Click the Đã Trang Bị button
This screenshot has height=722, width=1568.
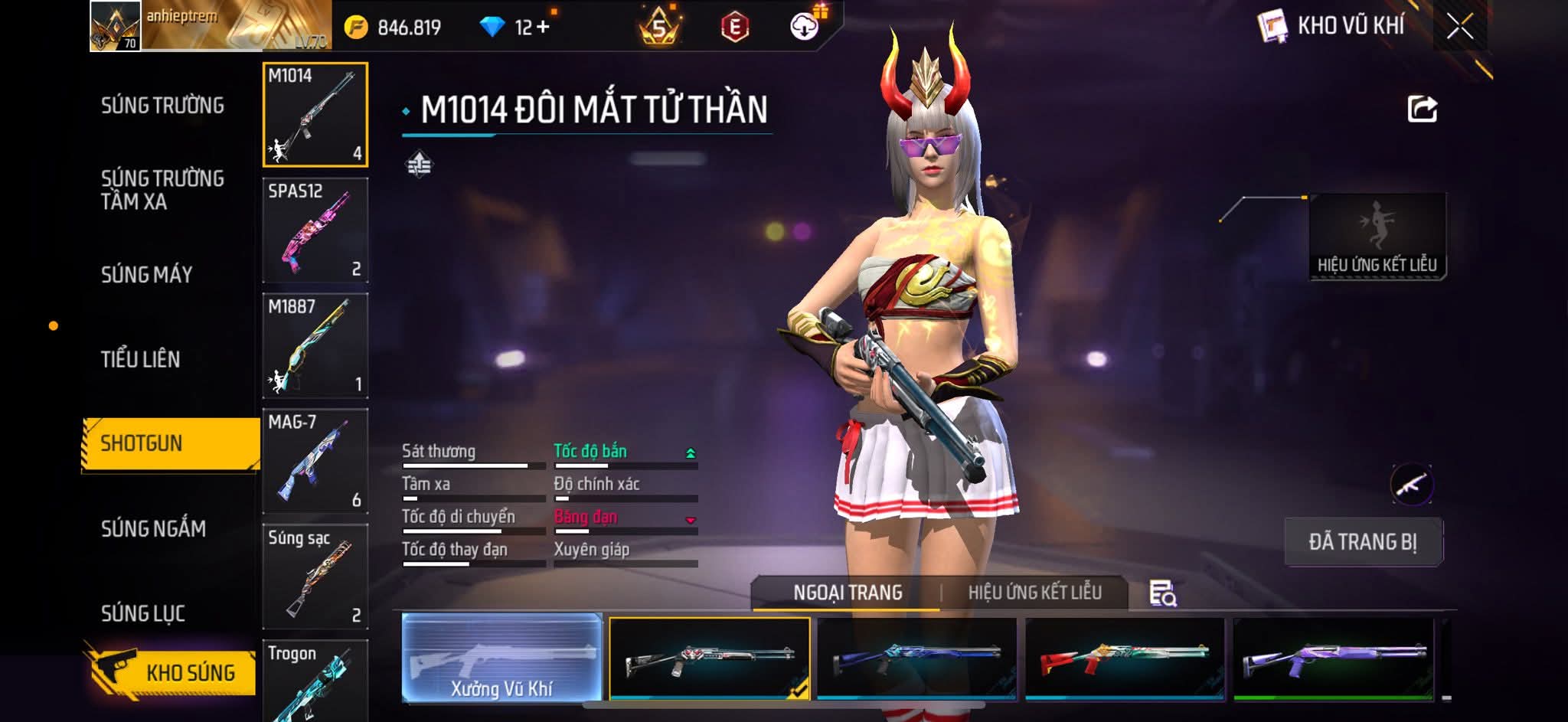(x=1363, y=542)
